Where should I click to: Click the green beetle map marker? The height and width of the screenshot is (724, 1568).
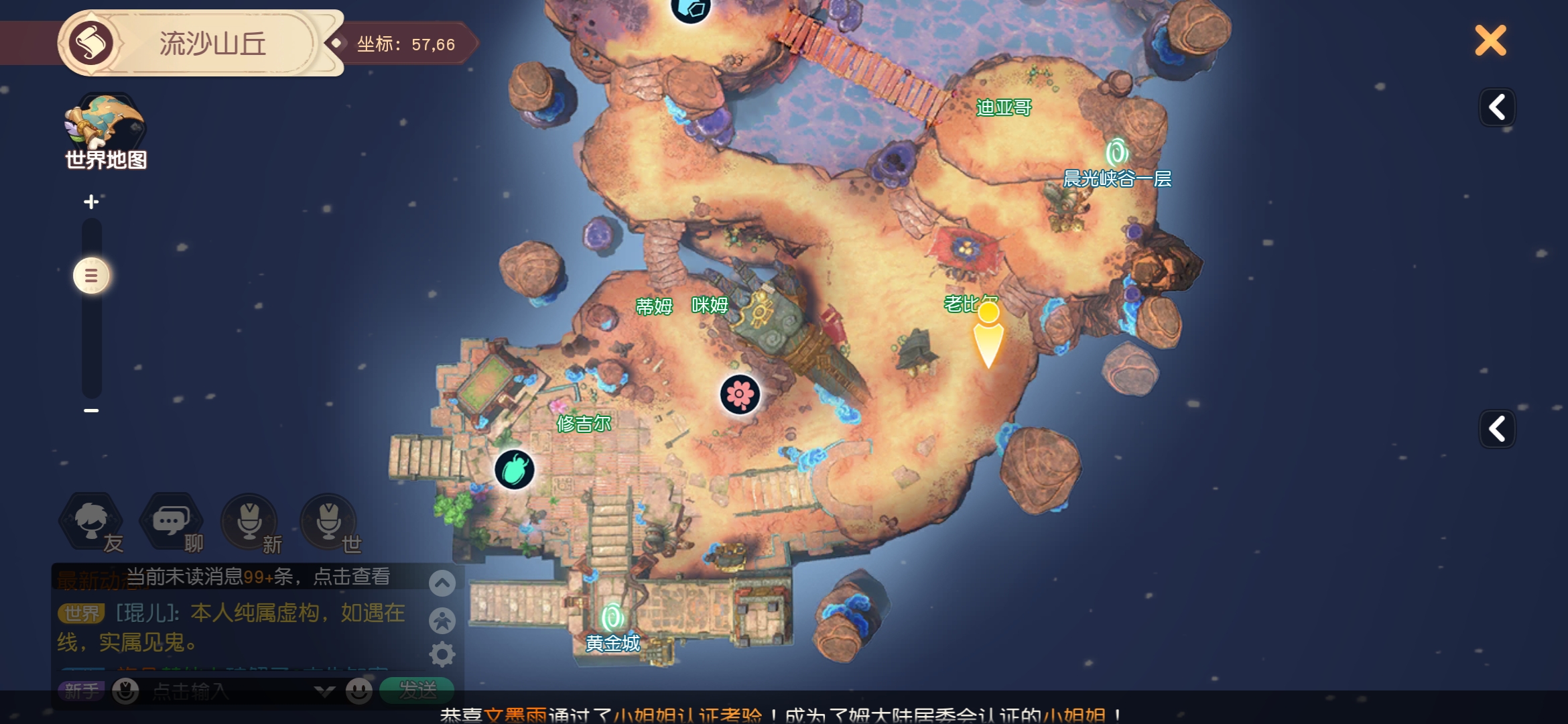tap(515, 469)
